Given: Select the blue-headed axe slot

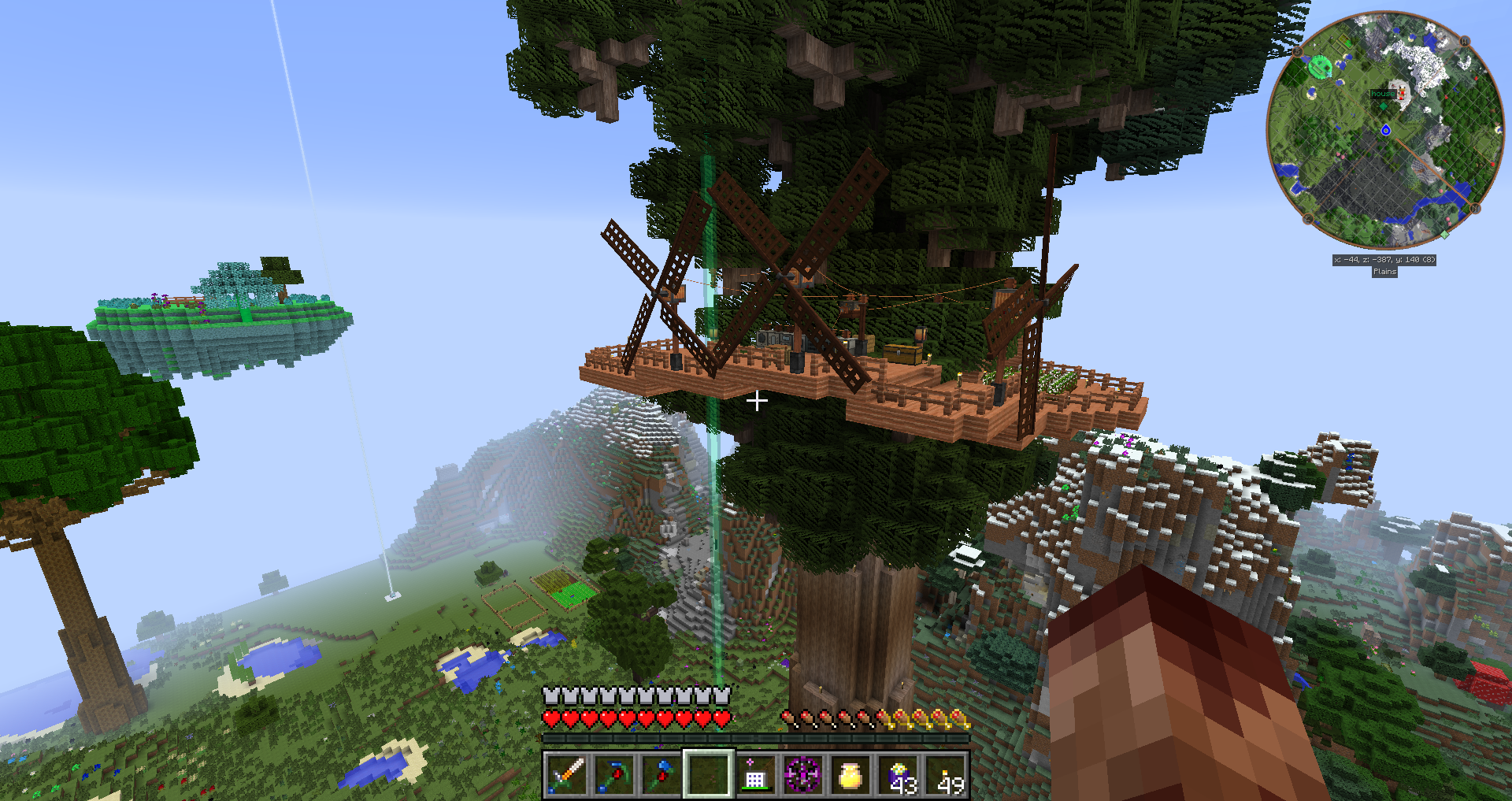Looking at the screenshot, I should pos(661,775).
